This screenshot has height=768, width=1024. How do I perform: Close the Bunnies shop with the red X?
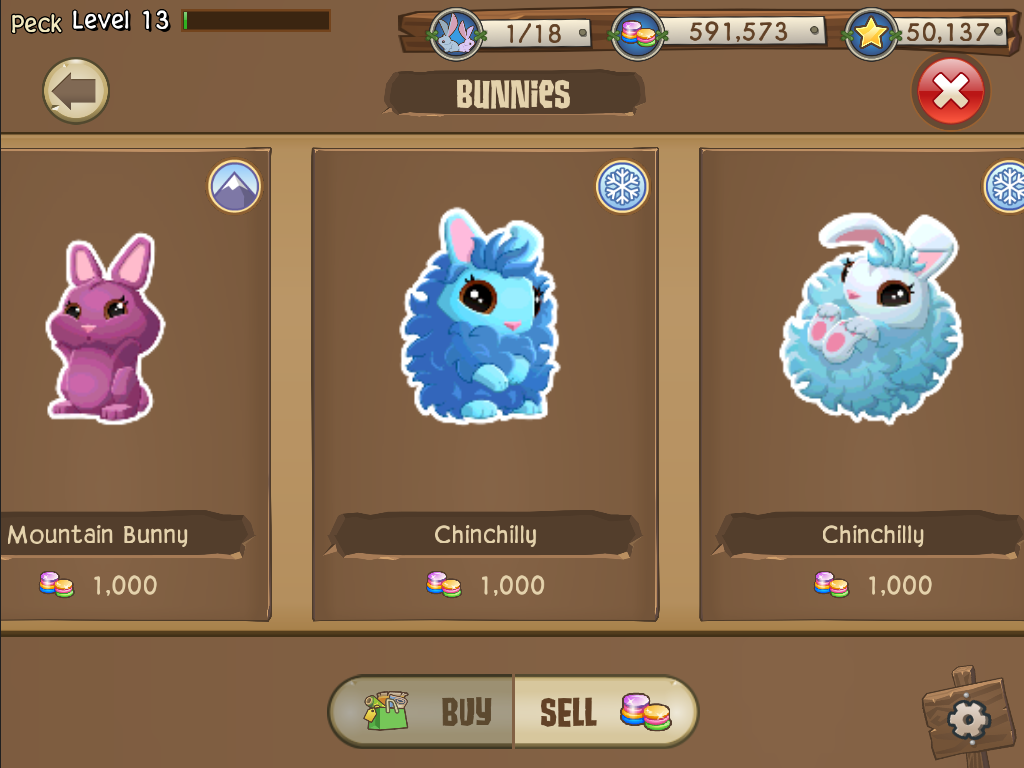950,92
